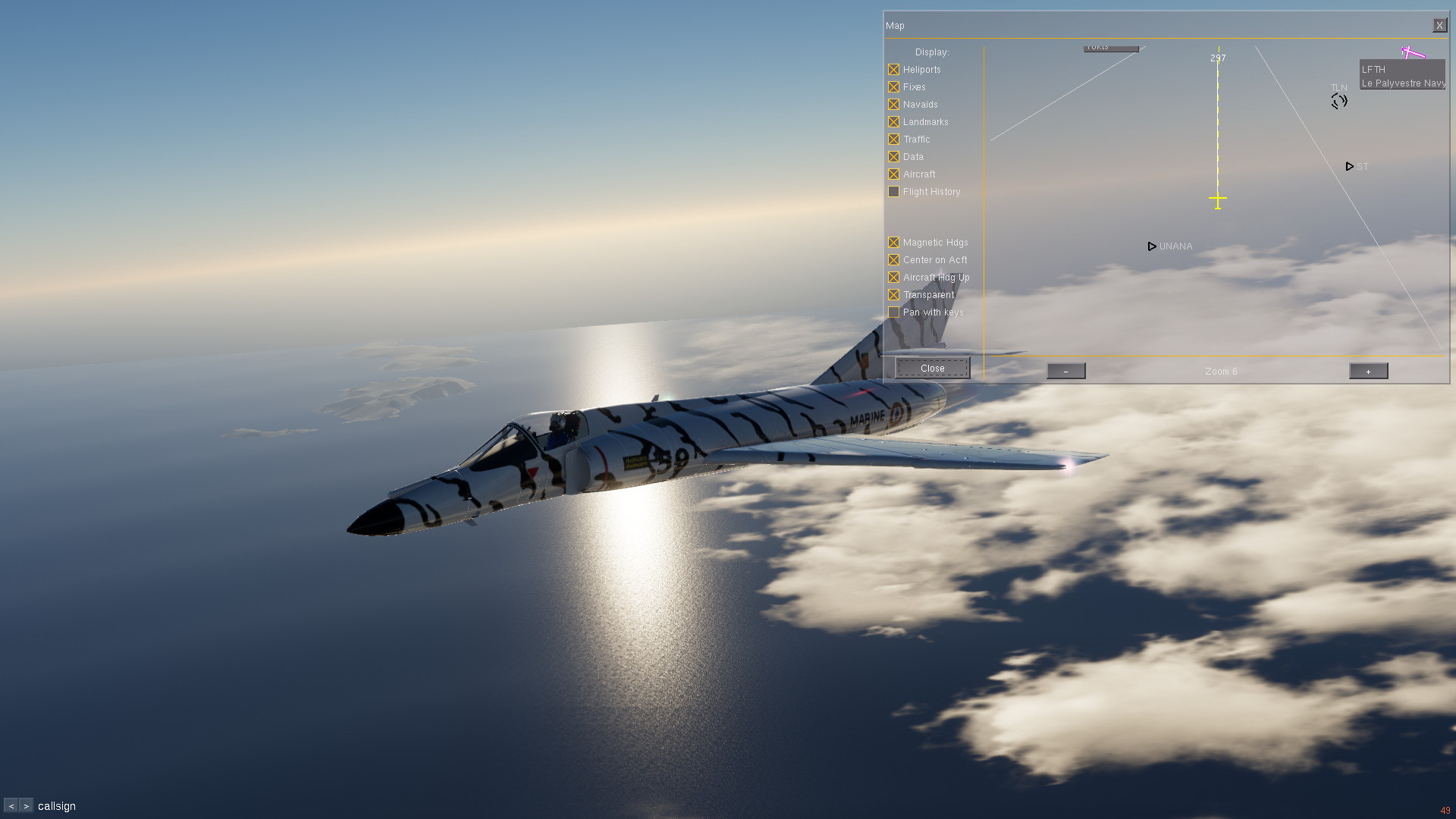Toggle Magnetic Hdgs option
The image size is (1456, 819).
(894, 243)
